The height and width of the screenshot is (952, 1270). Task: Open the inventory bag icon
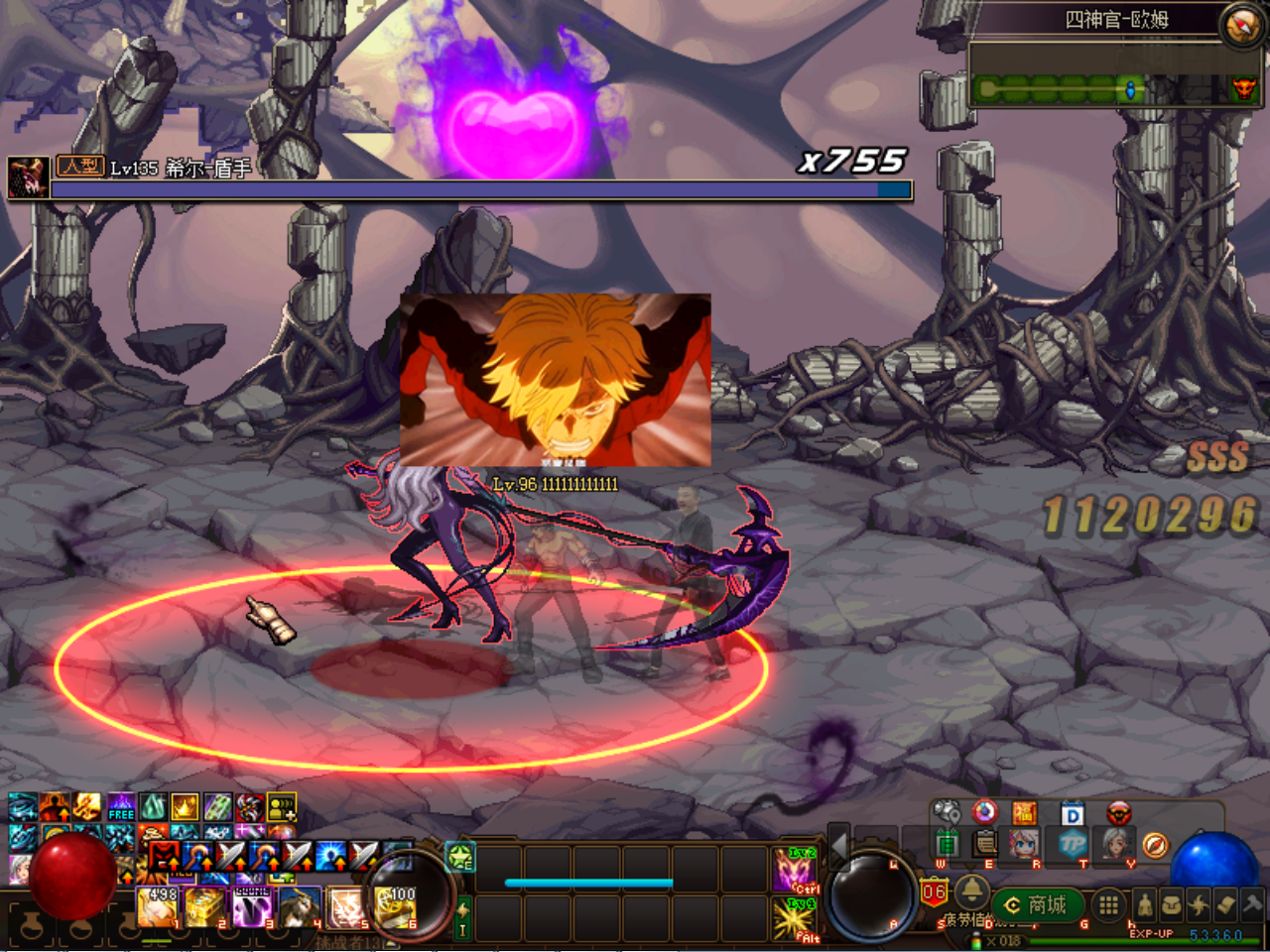pyautogui.click(x=1172, y=904)
